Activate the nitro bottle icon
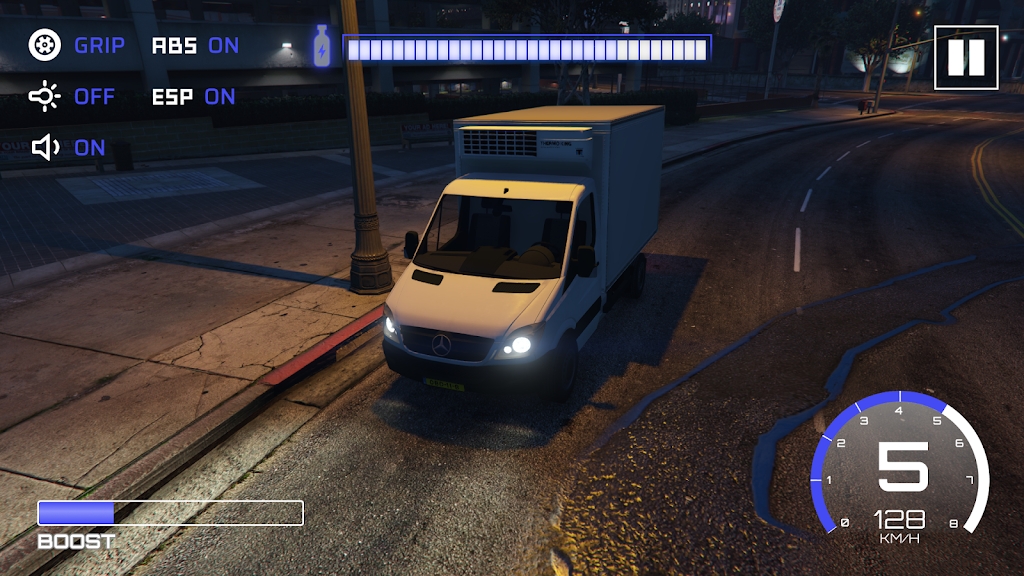1024x576 pixels. (x=322, y=47)
